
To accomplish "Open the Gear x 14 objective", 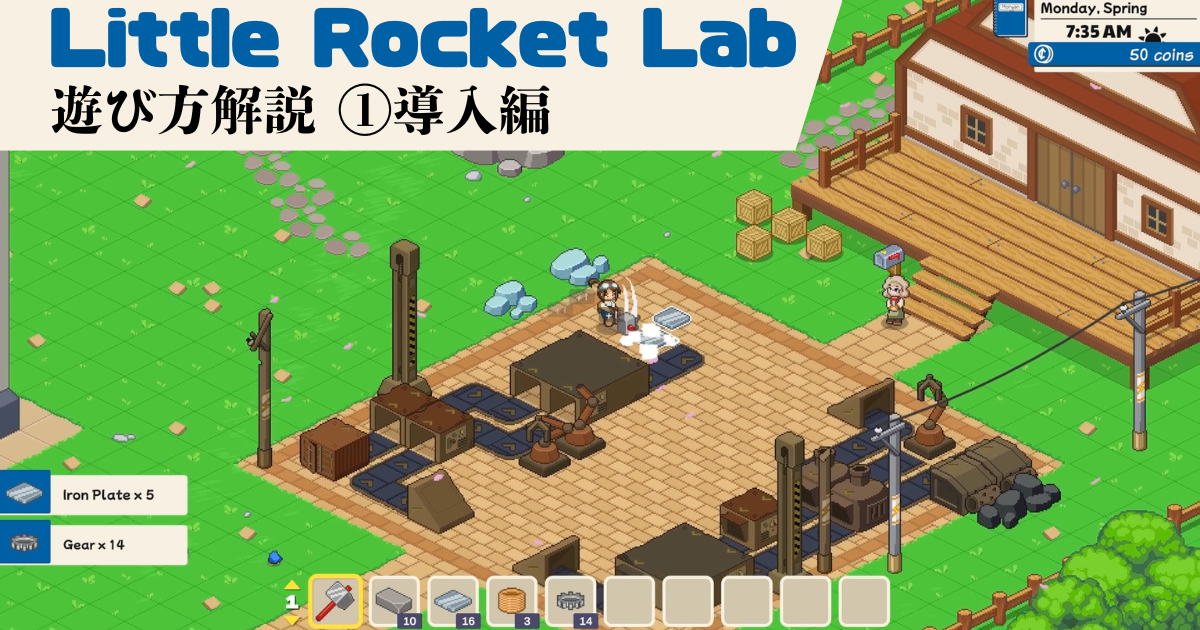I will point(94,545).
